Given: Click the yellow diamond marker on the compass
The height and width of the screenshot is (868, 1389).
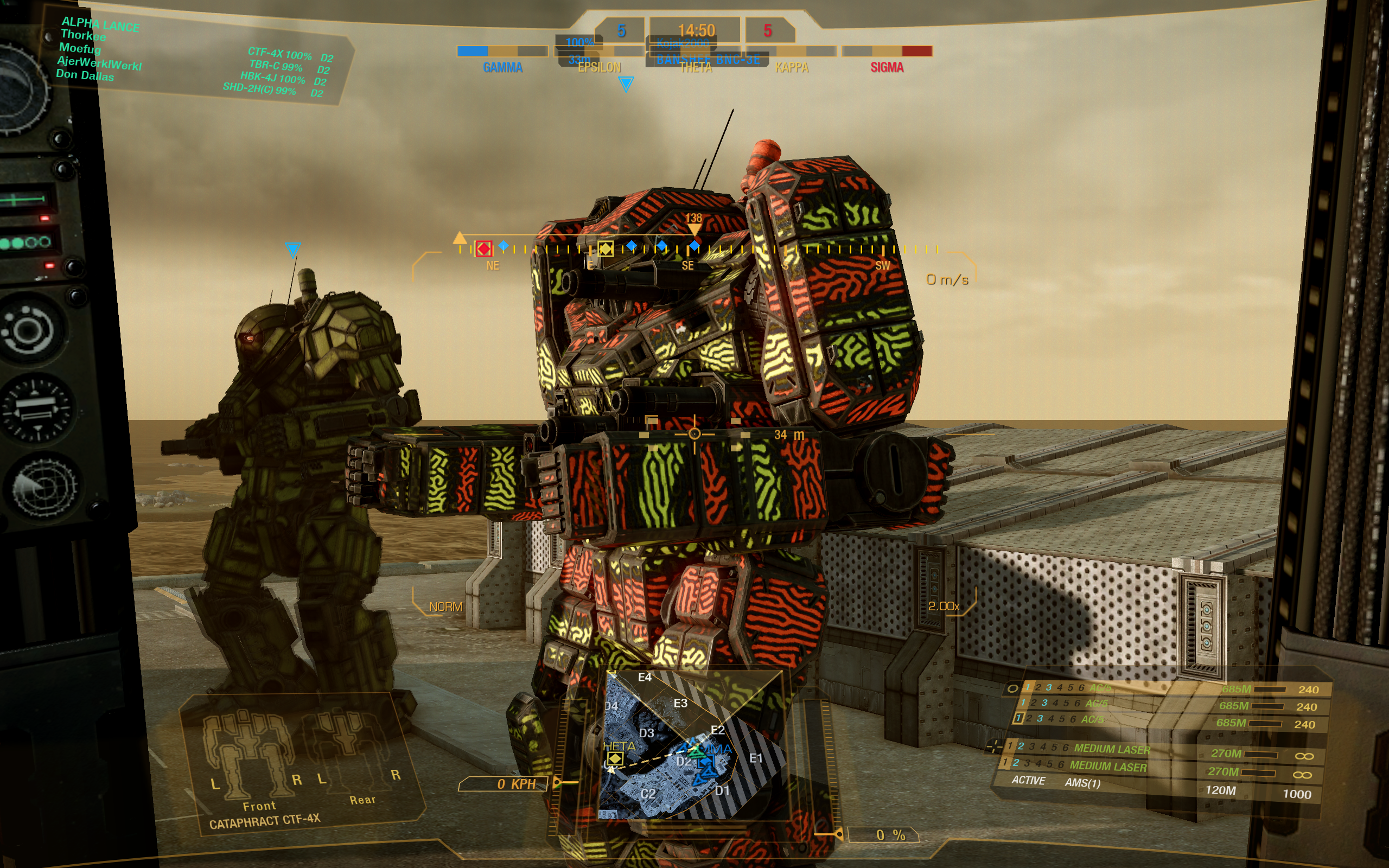Looking at the screenshot, I should click(x=605, y=248).
